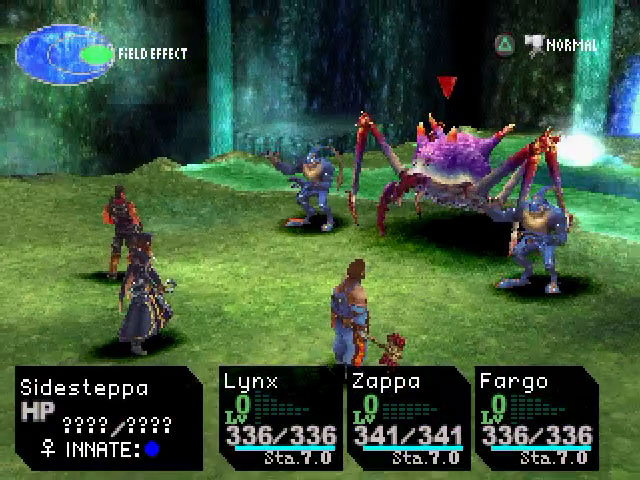Select the red target cursor arrow

coord(447,87)
